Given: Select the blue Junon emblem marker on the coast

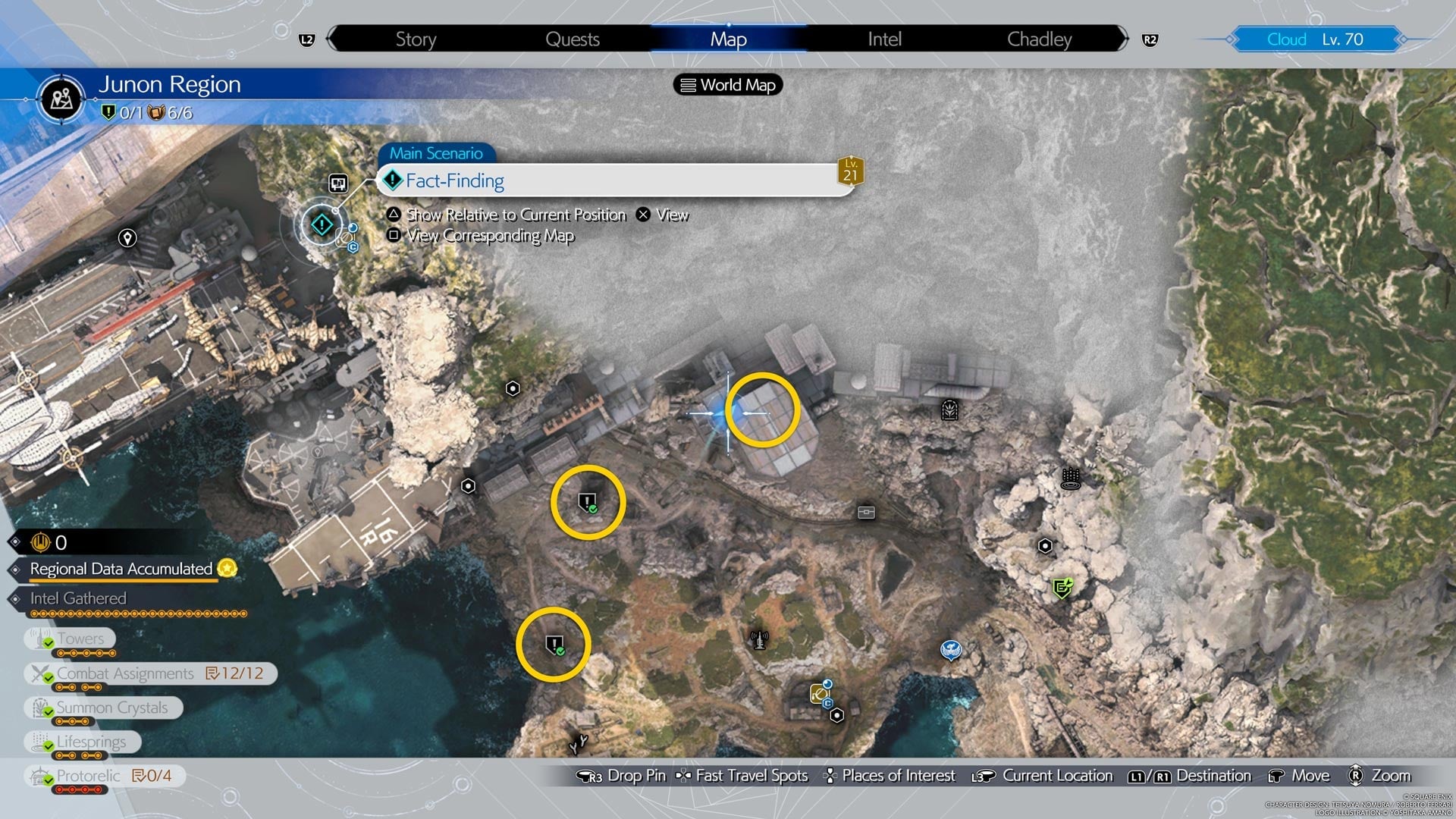Looking at the screenshot, I should coord(952,651).
